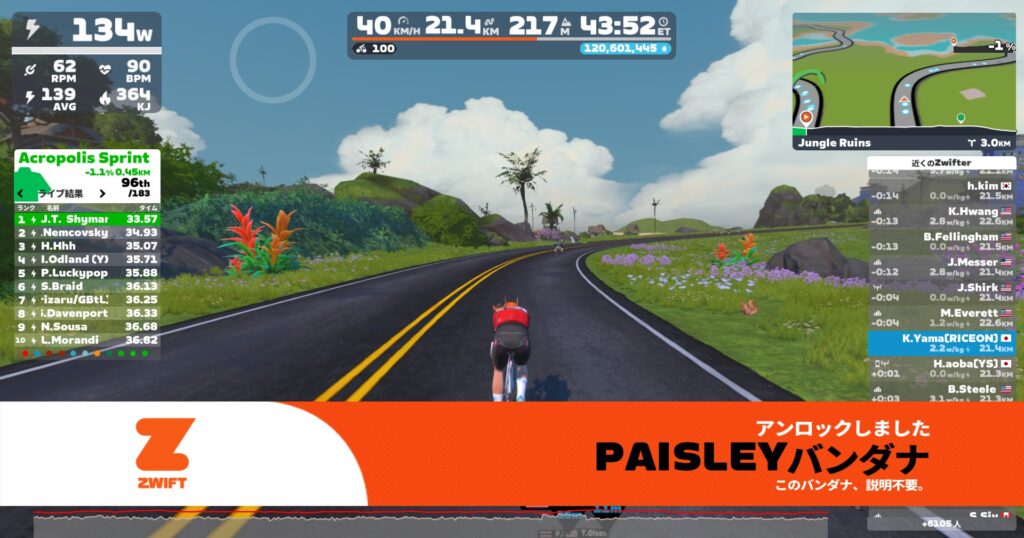1024x538 pixels.
Task: Choose P.Luckypop leaderboard row
Action: (87, 272)
